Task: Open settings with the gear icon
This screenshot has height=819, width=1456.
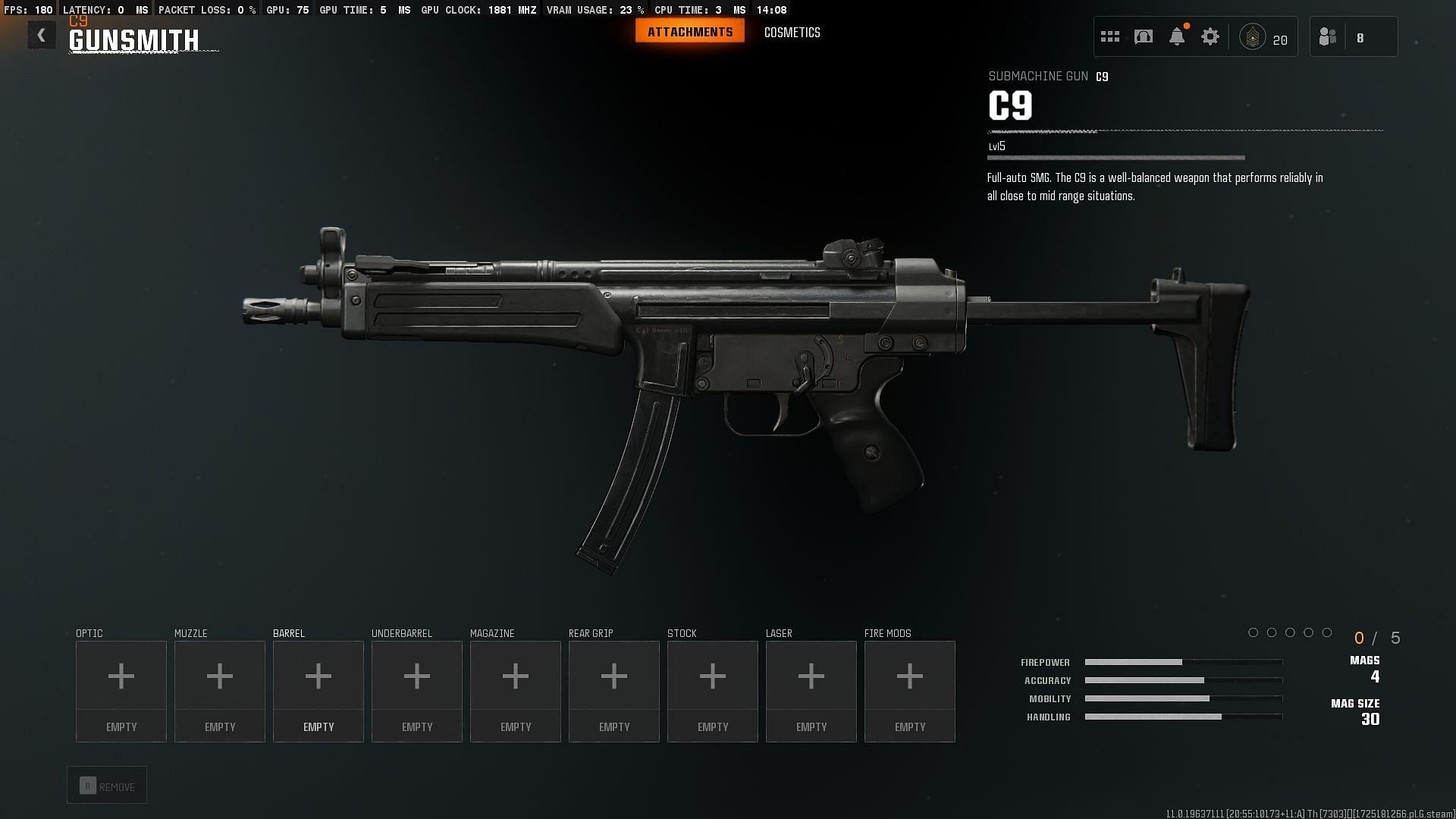Action: tap(1210, 36)
